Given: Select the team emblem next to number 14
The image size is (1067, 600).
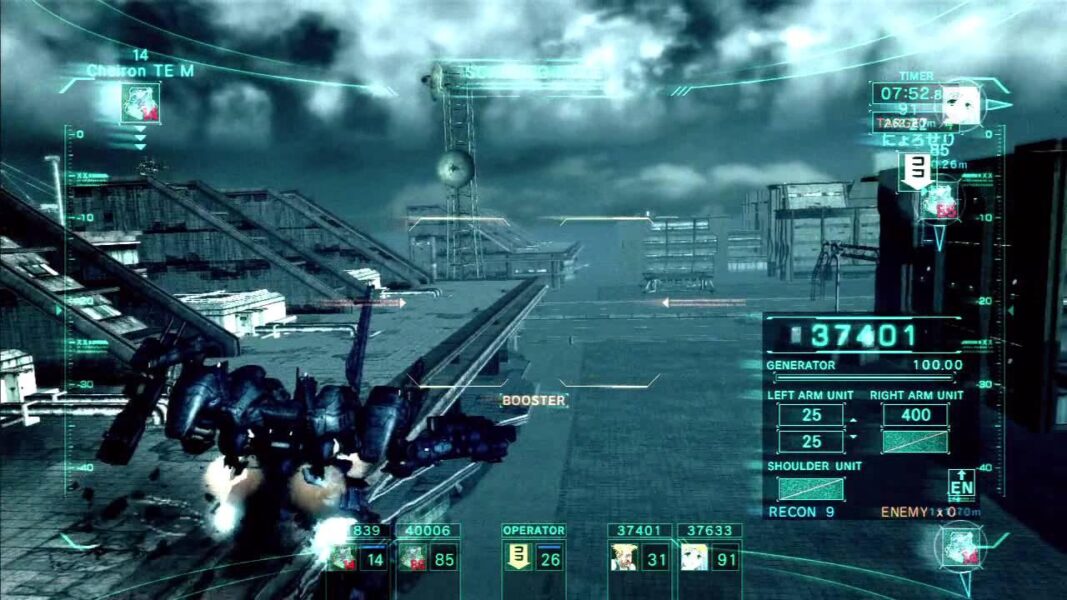Looking at the screenshot, I should (x=342, y=558).
